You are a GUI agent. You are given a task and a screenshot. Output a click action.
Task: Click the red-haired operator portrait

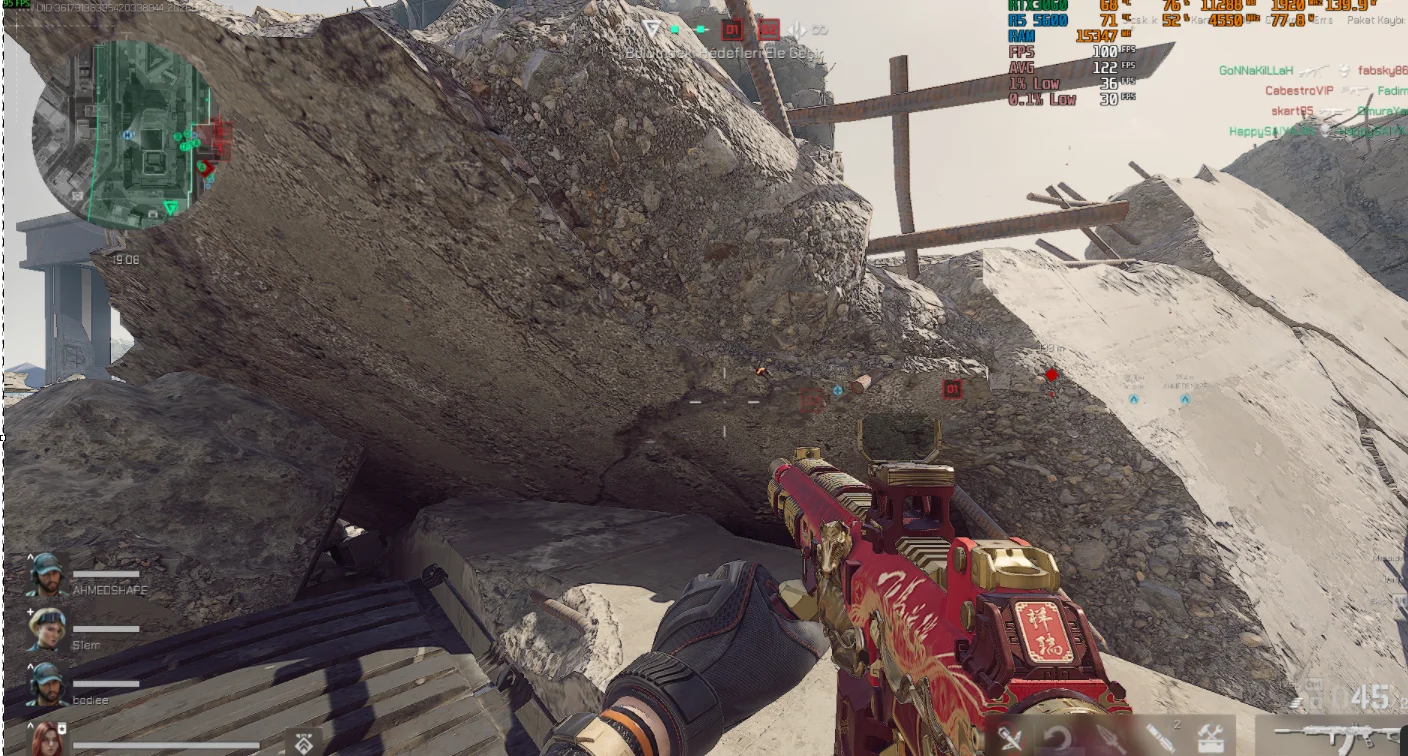47,740
